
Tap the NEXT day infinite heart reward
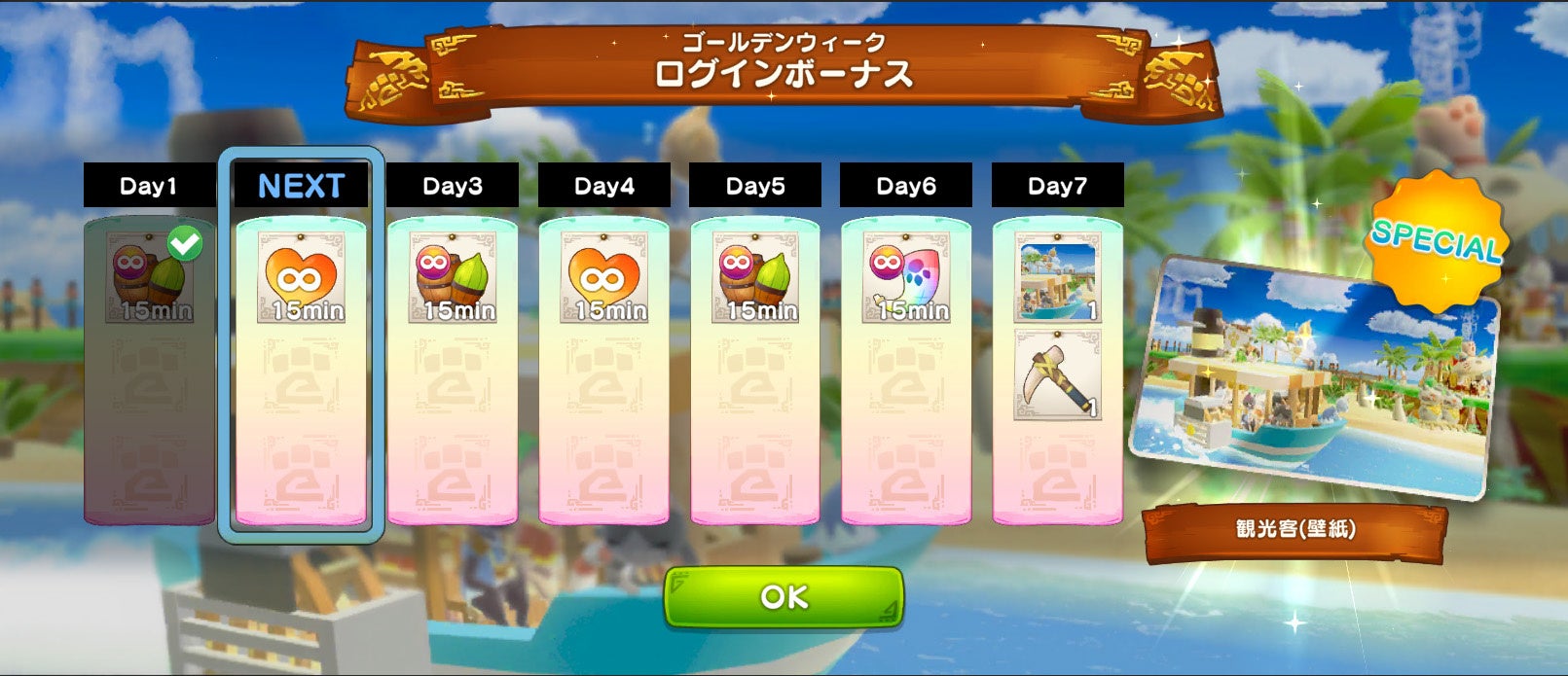301,277
